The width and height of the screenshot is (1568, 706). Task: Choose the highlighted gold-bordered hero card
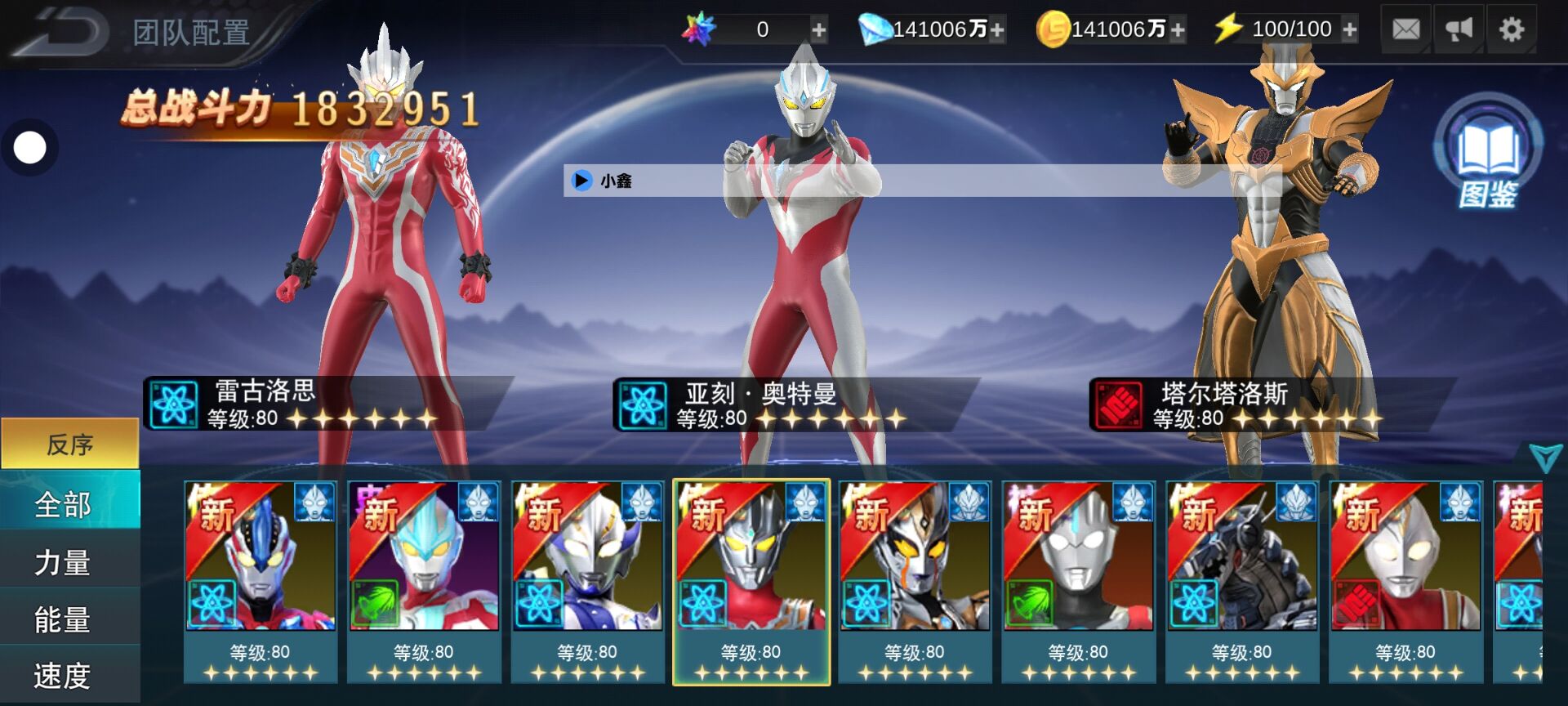[x=751, y=581]
